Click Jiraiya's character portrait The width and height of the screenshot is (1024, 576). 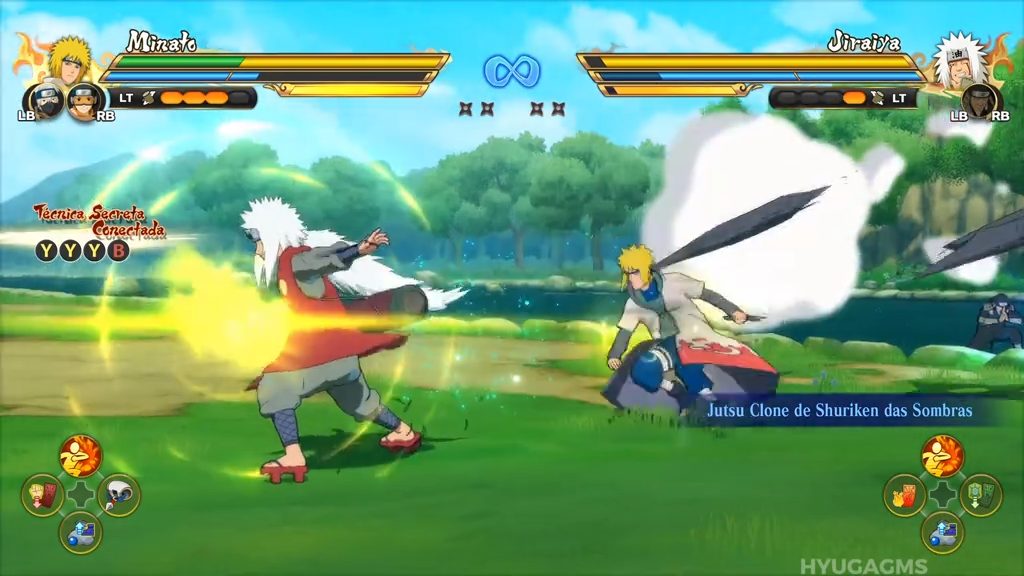coord(957,58)
